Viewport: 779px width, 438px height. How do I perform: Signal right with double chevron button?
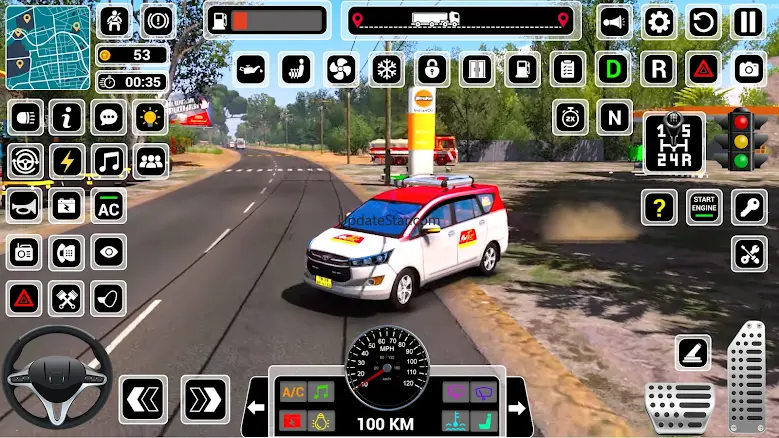(204, 400)
